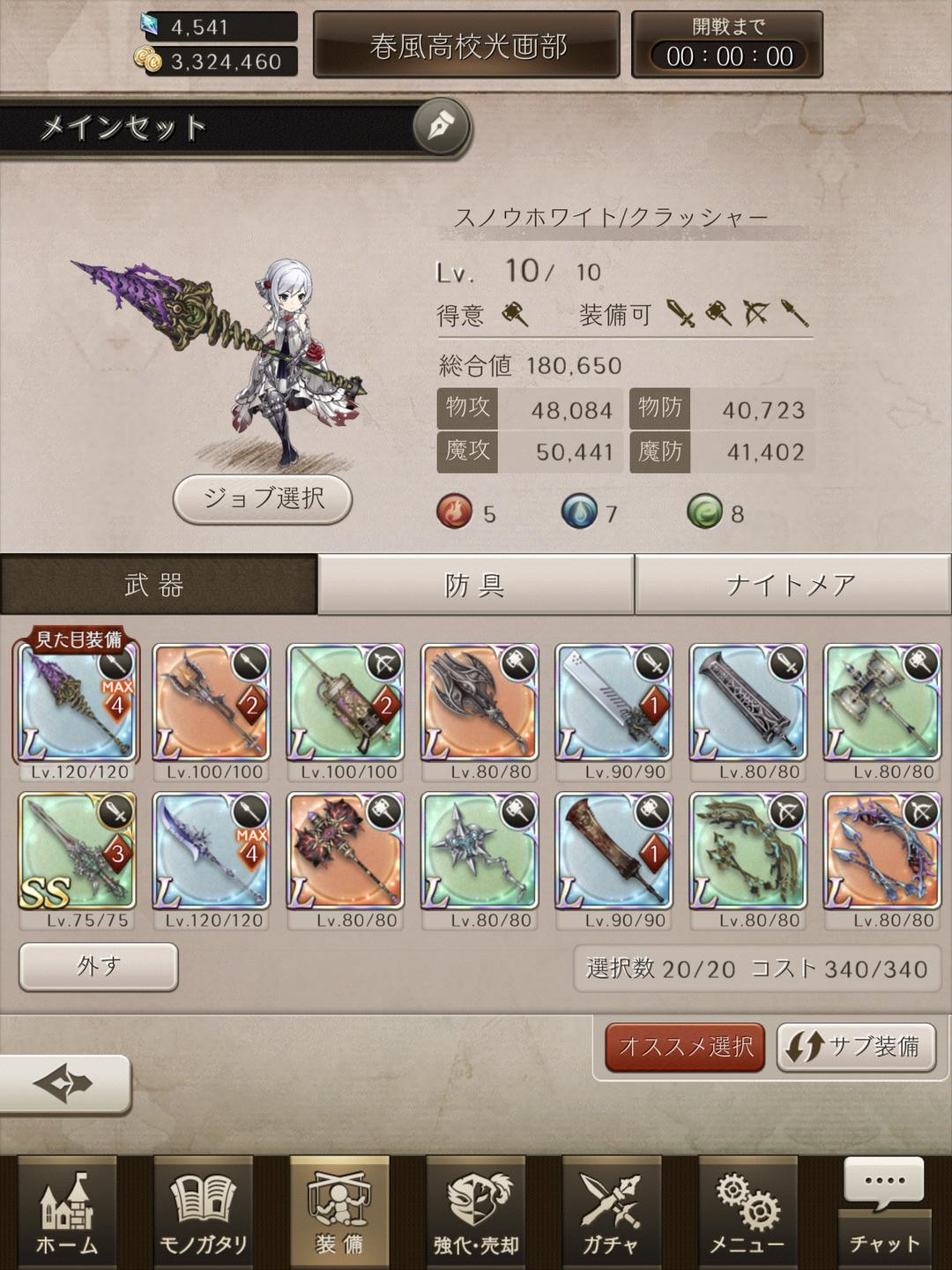This screenshot has width=952, height=1270.
Task: Pick the rusty red cleaver weapon slot
Action: (614, 851)
